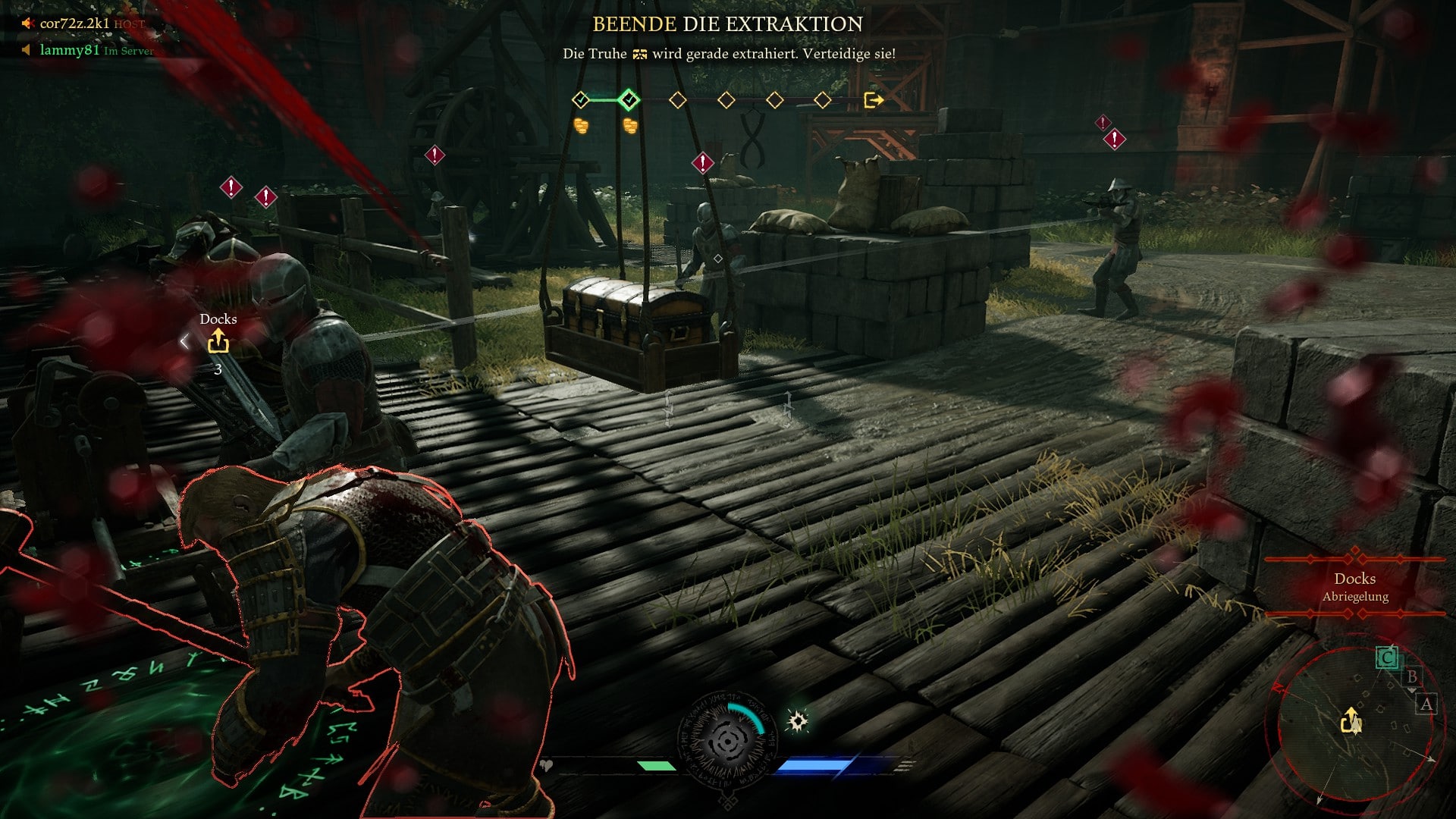1456x819 pixels.
Task: Click the speaker icon beside cor72z.2k1
Action: click(27, 24)
